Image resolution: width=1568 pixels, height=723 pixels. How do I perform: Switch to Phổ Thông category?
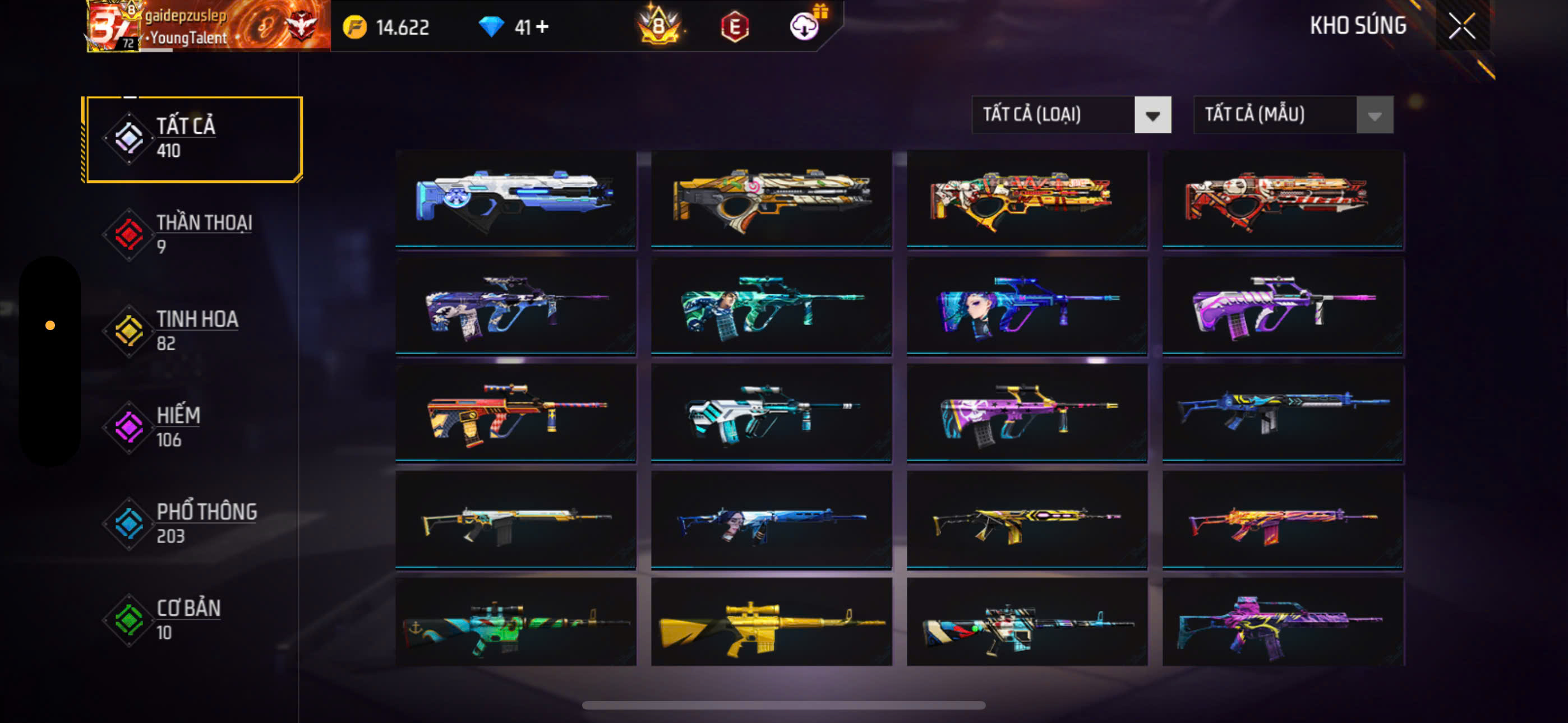point(193,523)
